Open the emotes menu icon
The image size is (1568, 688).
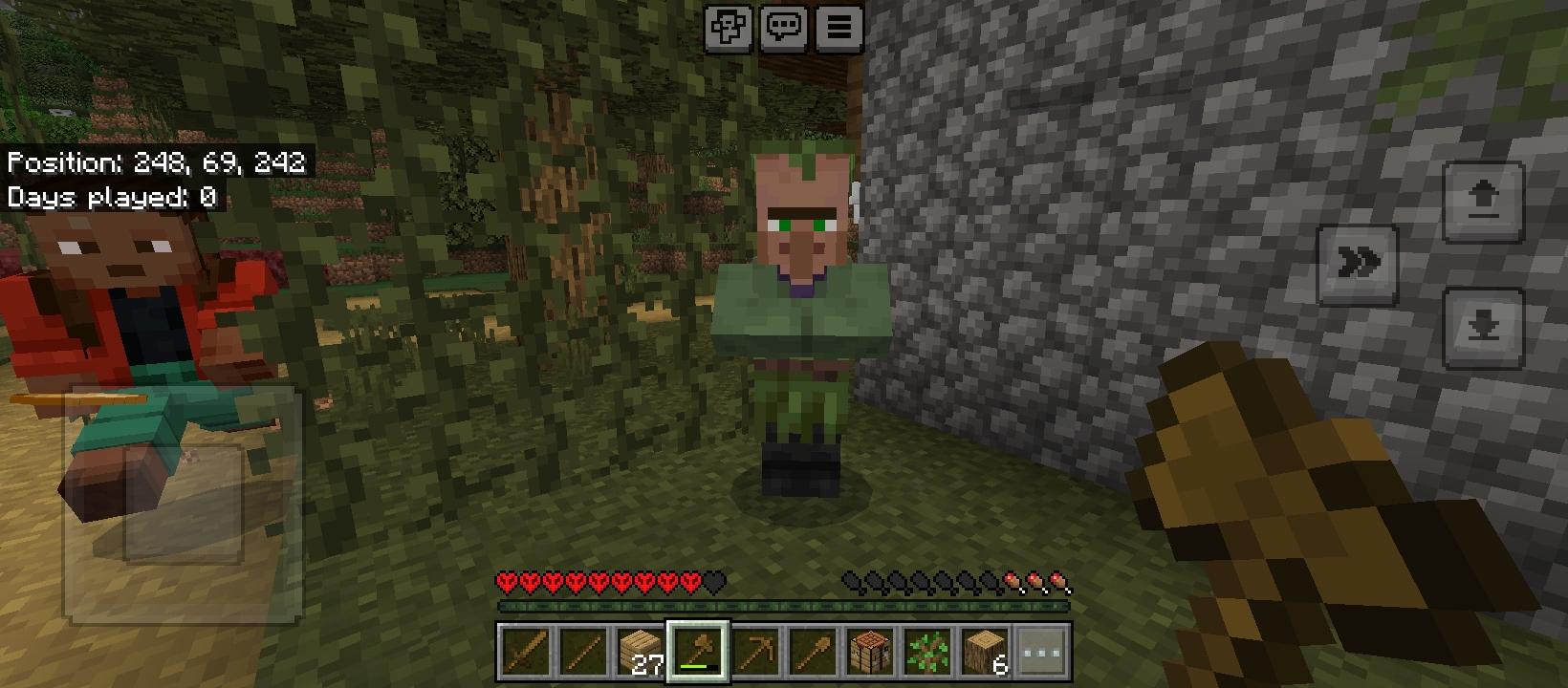728,27
